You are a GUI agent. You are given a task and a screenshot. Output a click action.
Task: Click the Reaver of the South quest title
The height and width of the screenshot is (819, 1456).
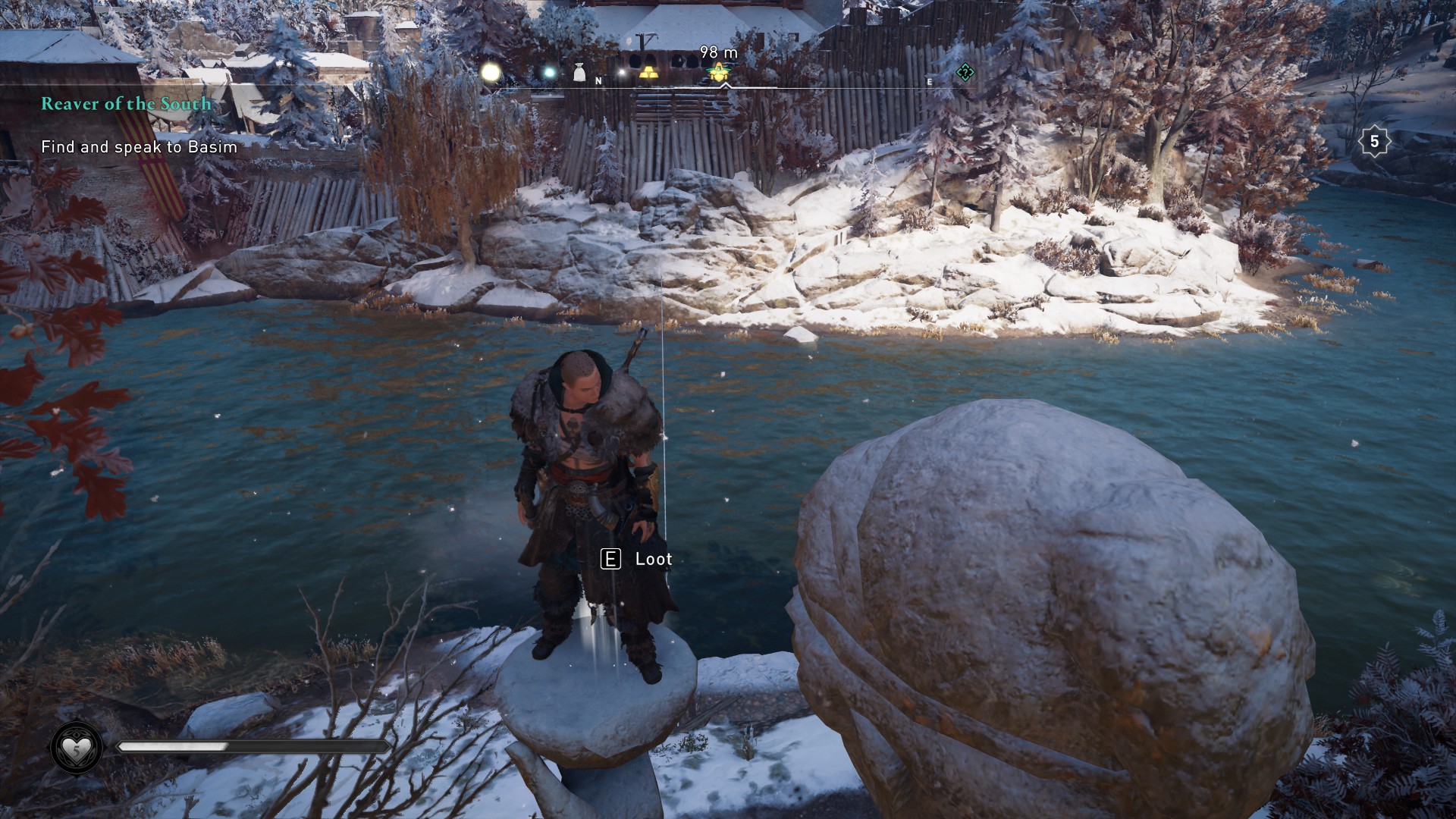pos(126,104)
